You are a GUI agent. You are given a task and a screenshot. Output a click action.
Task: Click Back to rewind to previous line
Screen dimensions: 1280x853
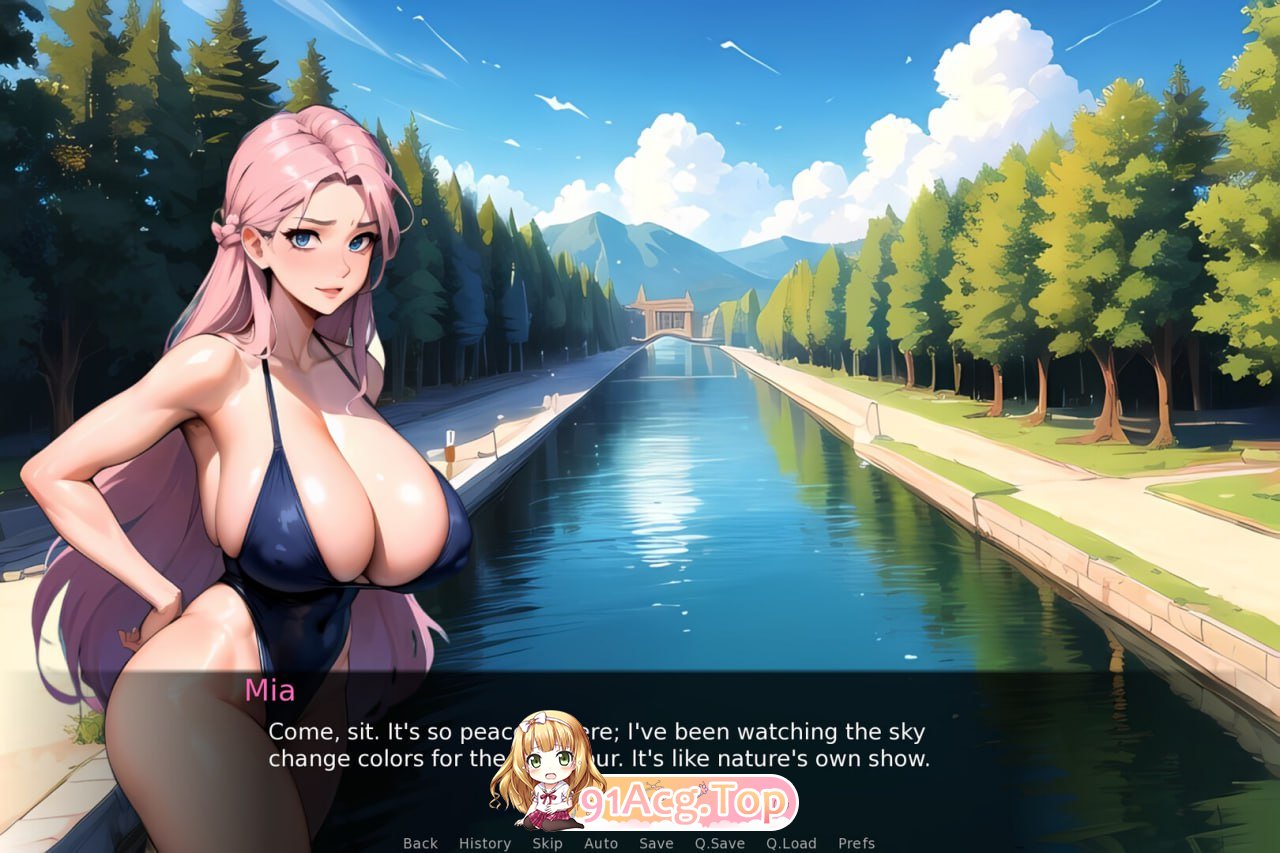click(x=419, y=843)
